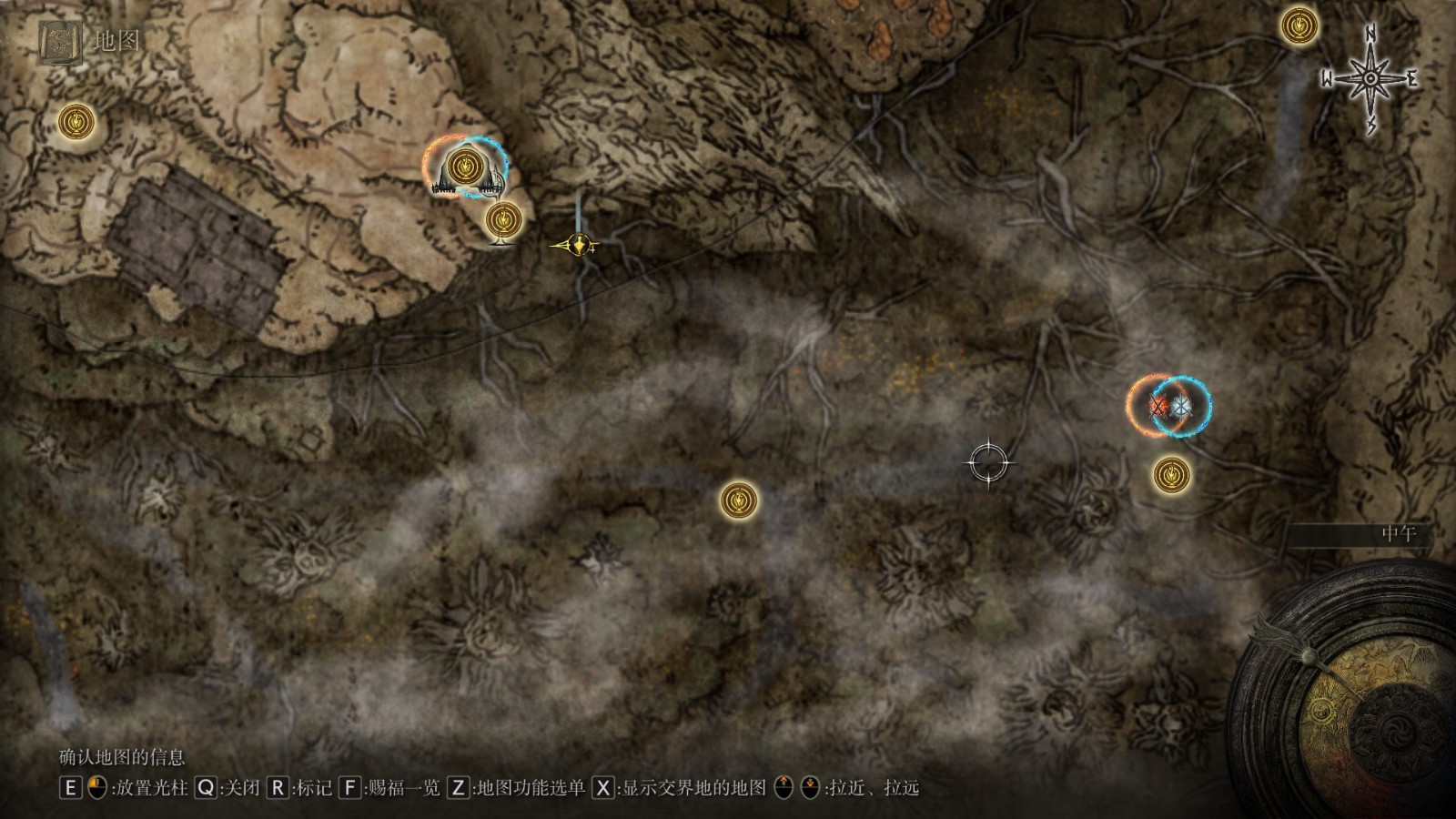Select the site of grace inside the orange-blue ring
The height and width of the screenshot is (819, 1456).
pos(465,167)
